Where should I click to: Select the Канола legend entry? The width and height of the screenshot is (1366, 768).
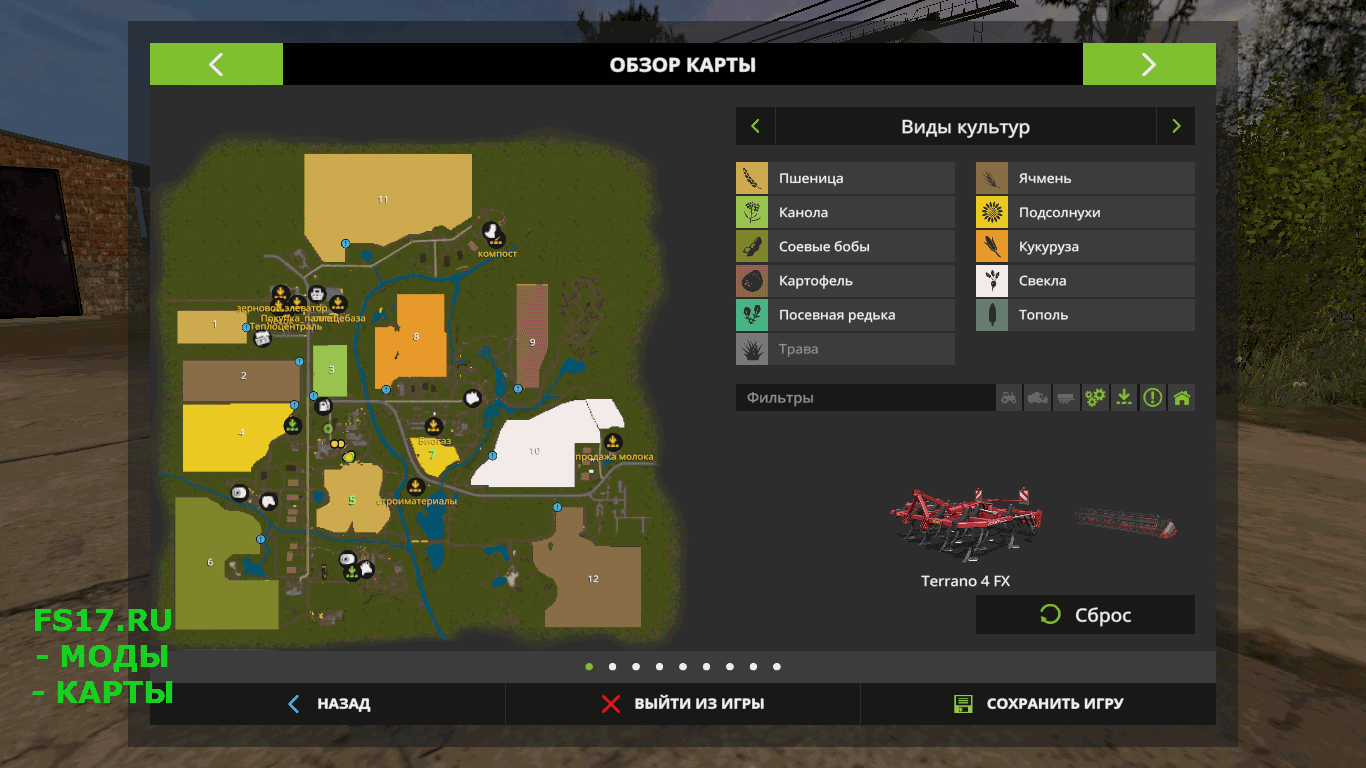pyautogui.click(x=845, y=213)
